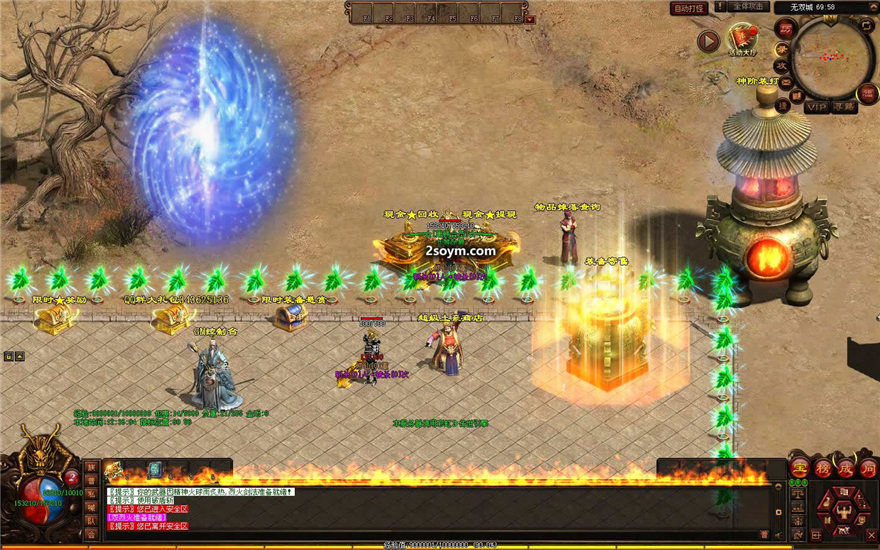
Task: Use the teal scroll item in the hotbar
Action: (155, 469)
